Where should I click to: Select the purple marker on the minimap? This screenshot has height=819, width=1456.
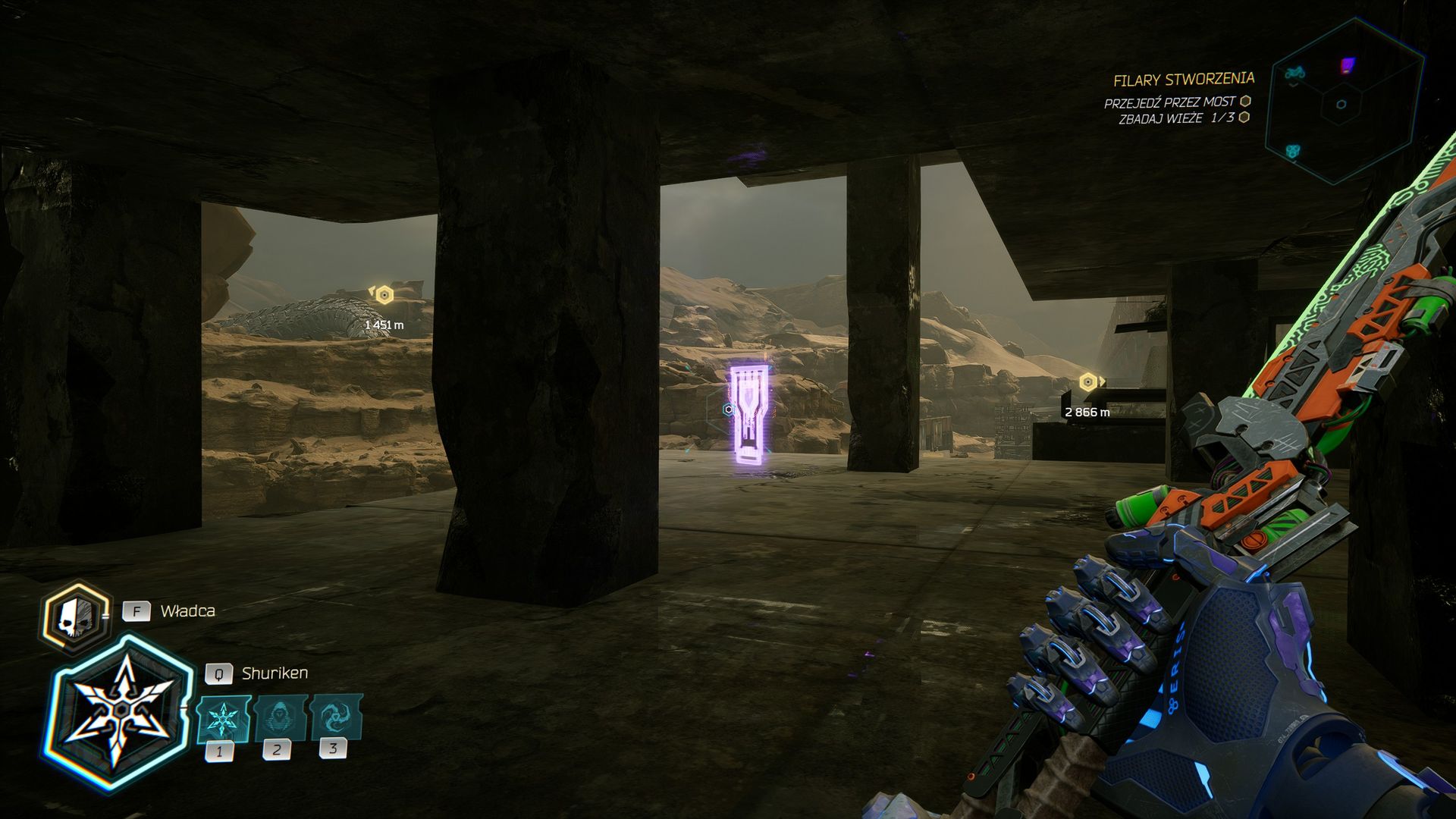point(1347,66)
